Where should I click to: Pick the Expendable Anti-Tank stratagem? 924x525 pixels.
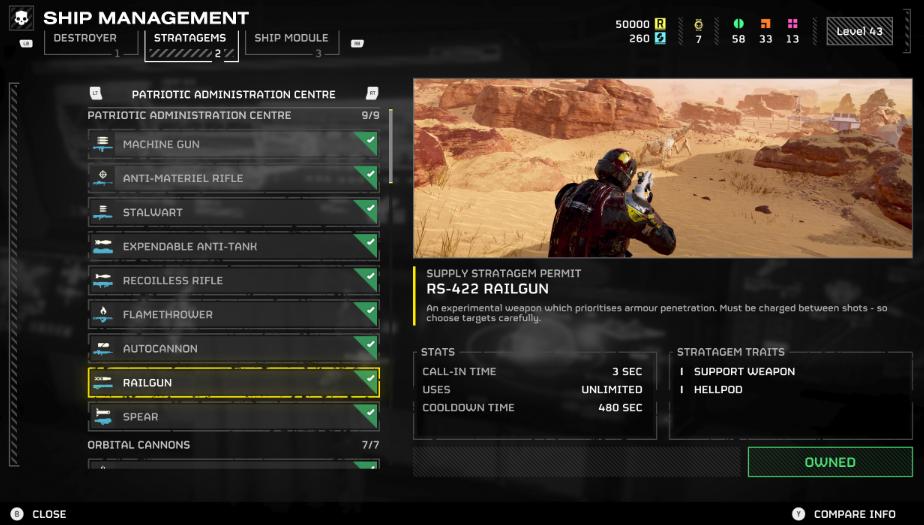tap(233, 247)
